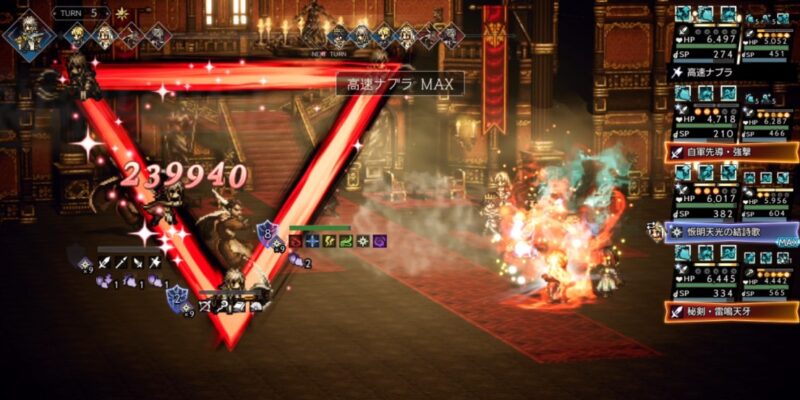The width and height of the screenshot is (800, 400).
Task: Choose the 自軍先導・強撃 skill banner
Action: tap(732, 152)
